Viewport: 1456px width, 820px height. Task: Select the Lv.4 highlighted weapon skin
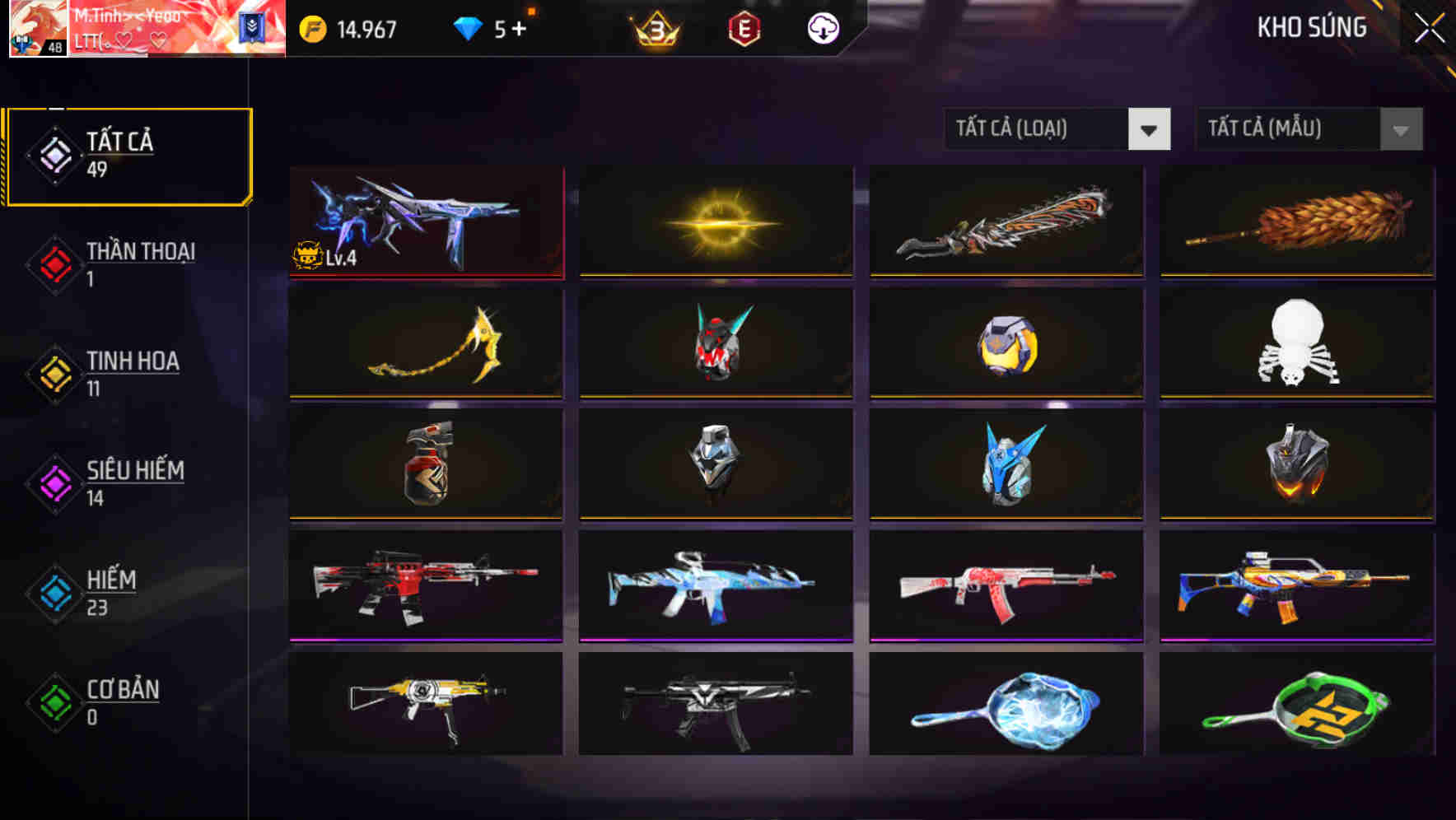point(425,220)
